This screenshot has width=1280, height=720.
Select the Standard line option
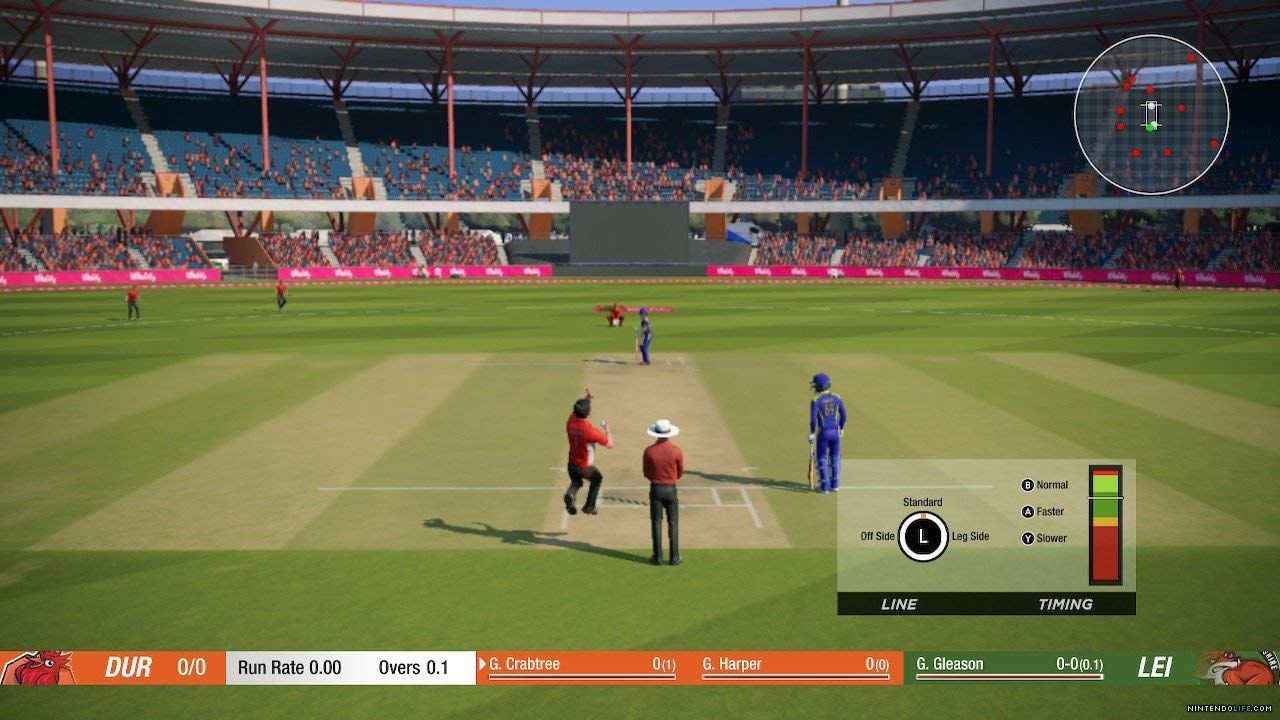coord(924,502)
